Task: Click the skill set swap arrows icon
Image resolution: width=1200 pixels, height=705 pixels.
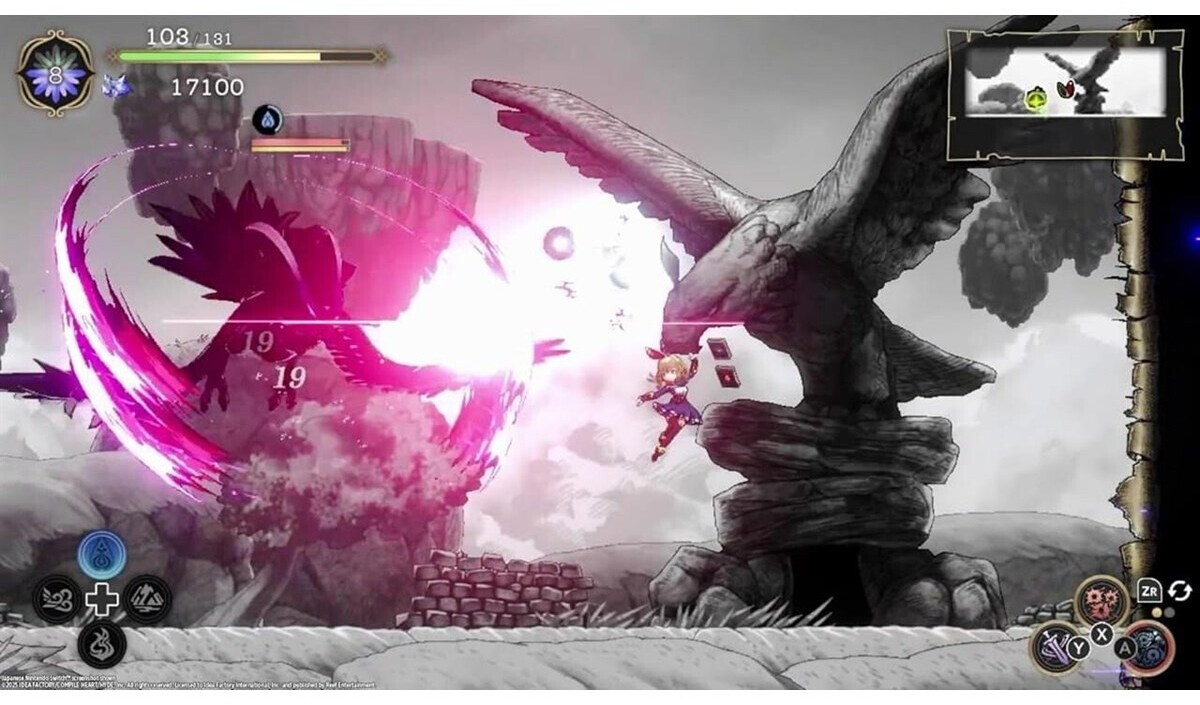Action: 1180,591
